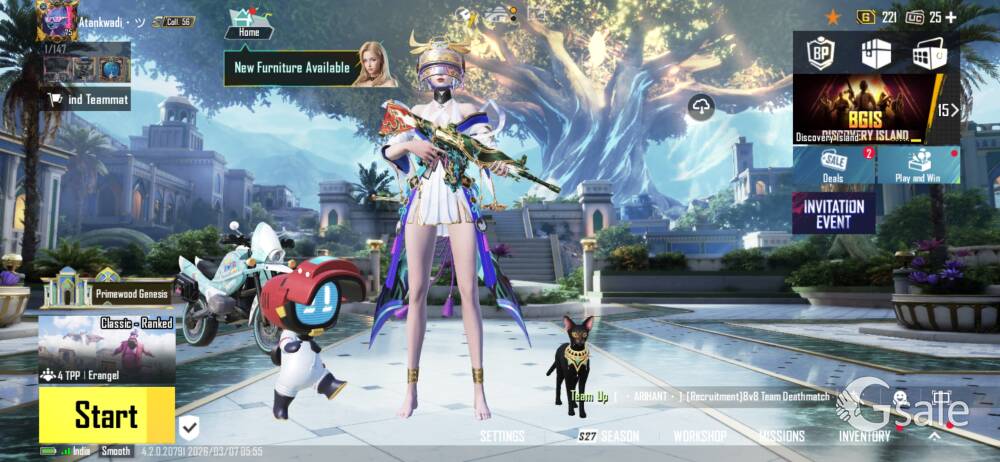Image resolution: width=1000 pixels, height=462 pixels.
Task: Open the Primewood Genesis theme mode
Action: (107, 290)
